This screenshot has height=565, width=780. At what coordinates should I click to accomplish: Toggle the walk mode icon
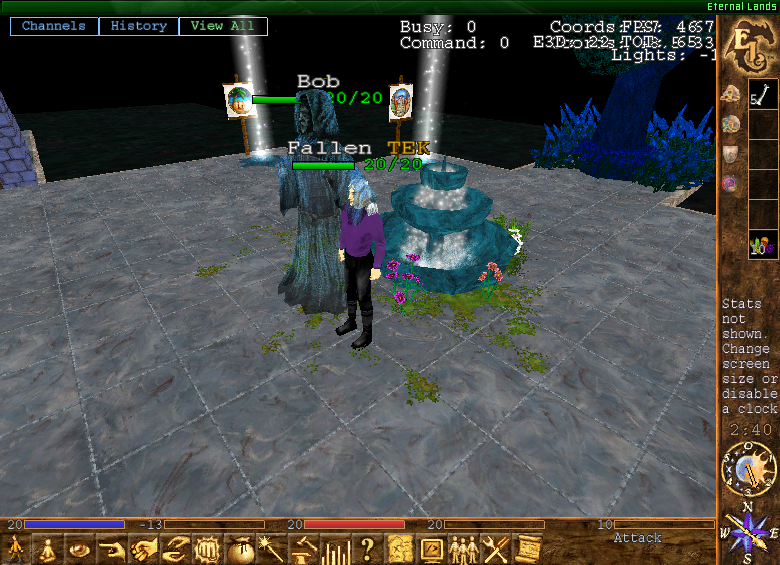[x=16, y=549]
